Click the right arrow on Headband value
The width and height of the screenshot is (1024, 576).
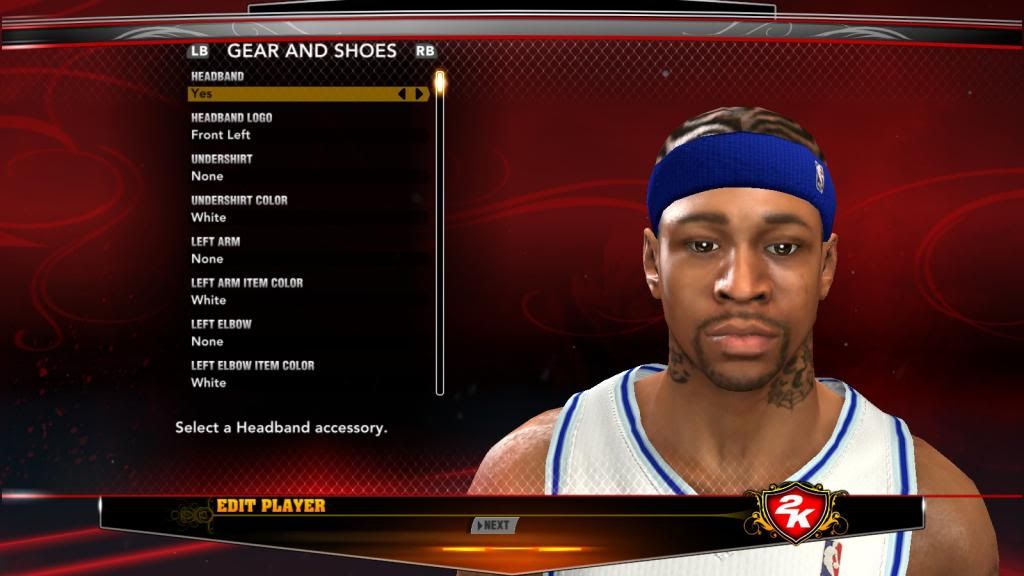click(419, 94)
